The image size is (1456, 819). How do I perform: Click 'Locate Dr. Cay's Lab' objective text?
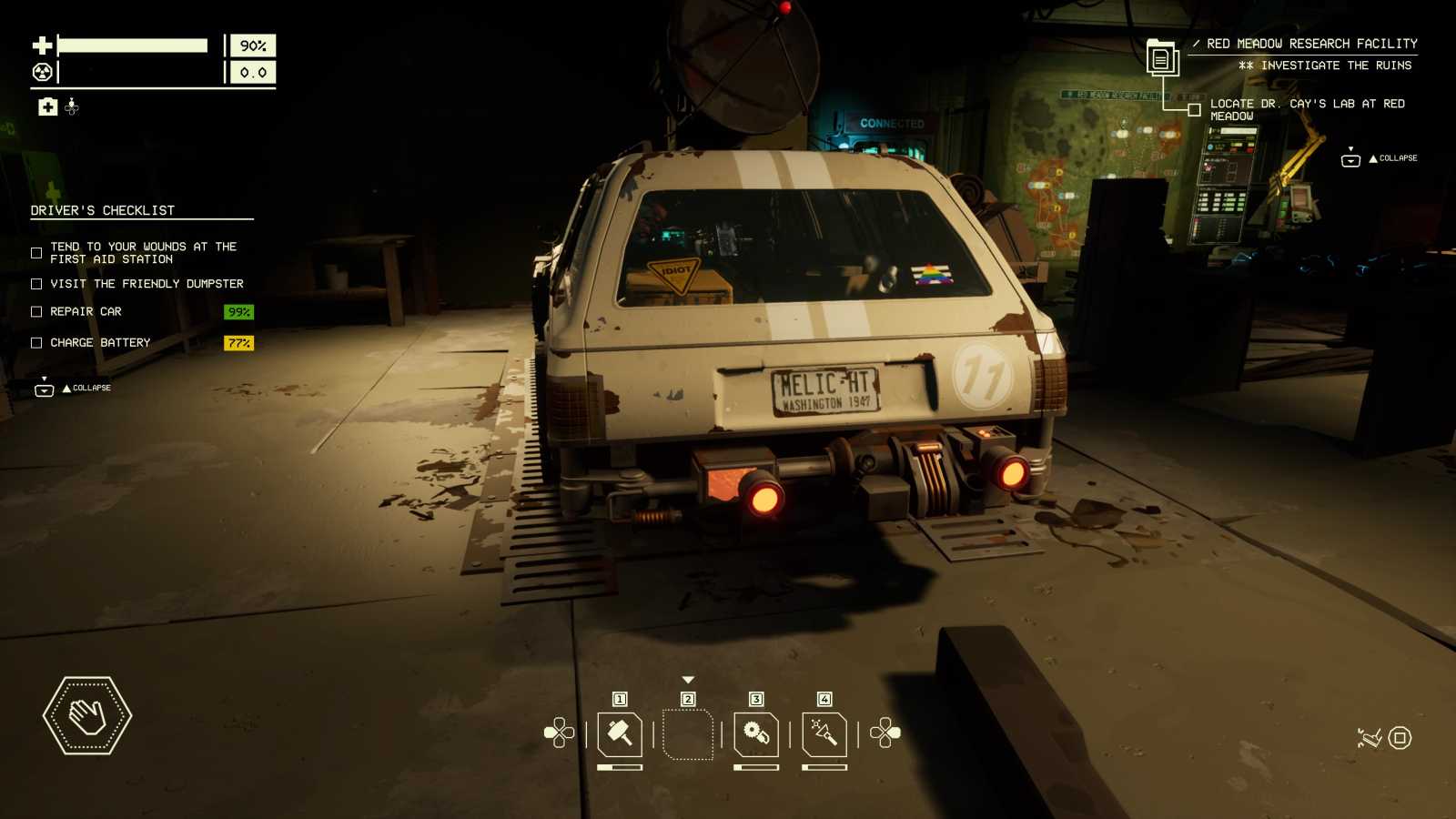coord(1306,109)
